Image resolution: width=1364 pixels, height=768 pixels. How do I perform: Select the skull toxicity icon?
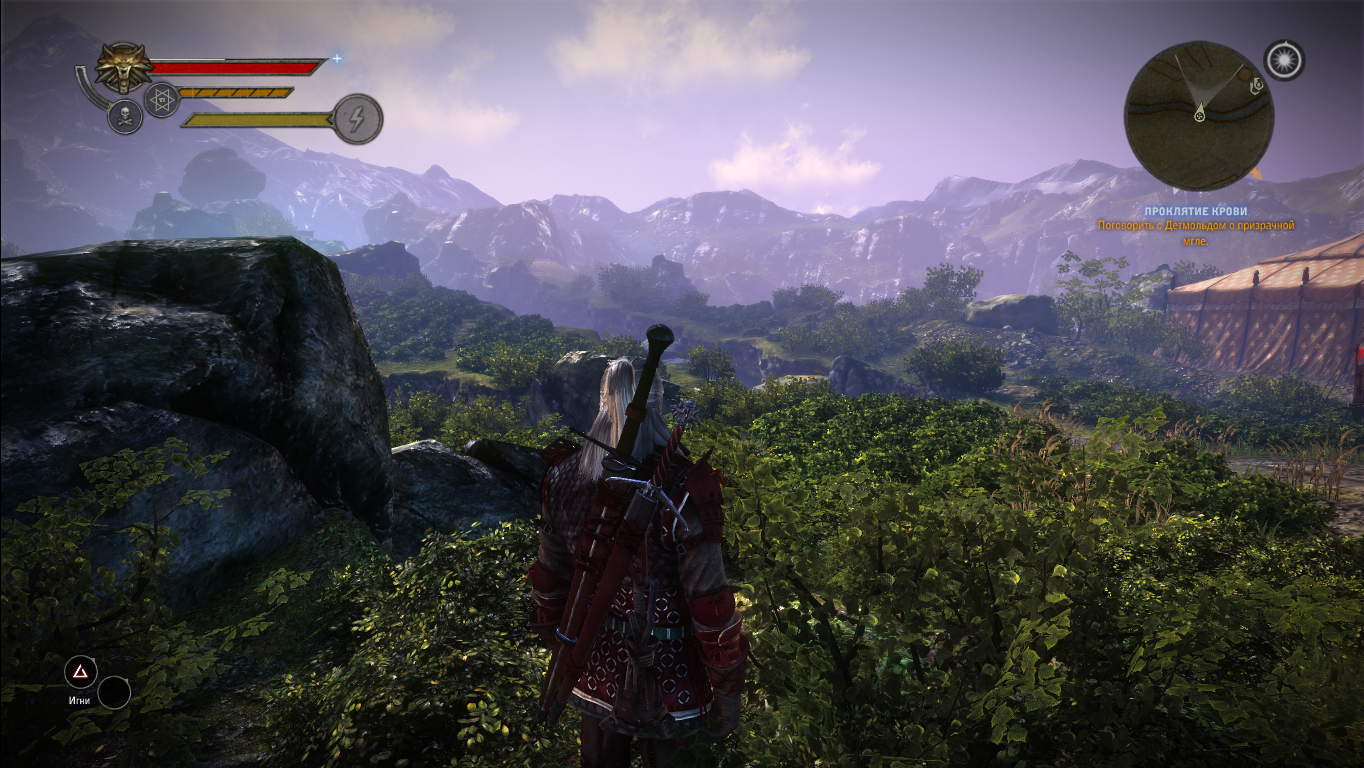pos(125,117)
